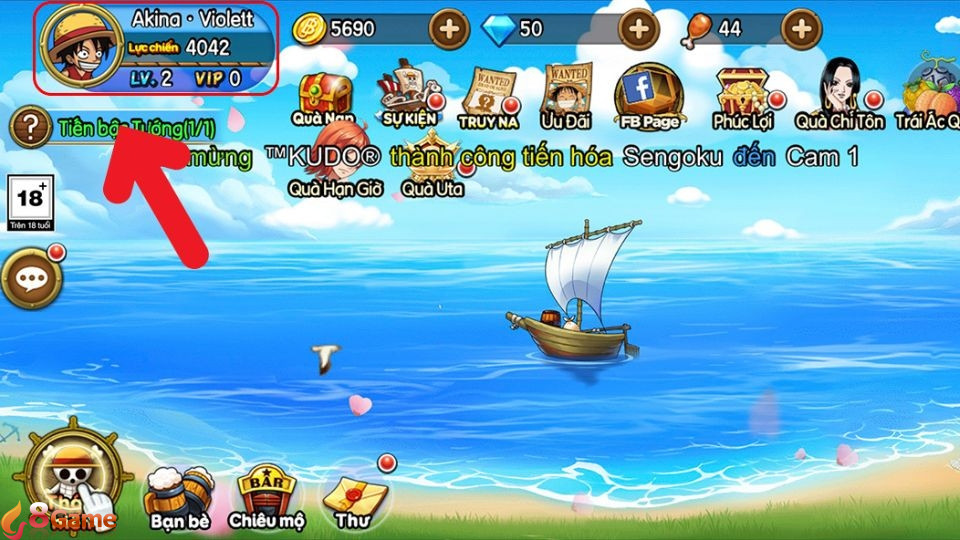Open Quà Chí Tôn rewards
The height and width of the screenshot is (540, 960).
pyautogui.click(x=839, y=93)
